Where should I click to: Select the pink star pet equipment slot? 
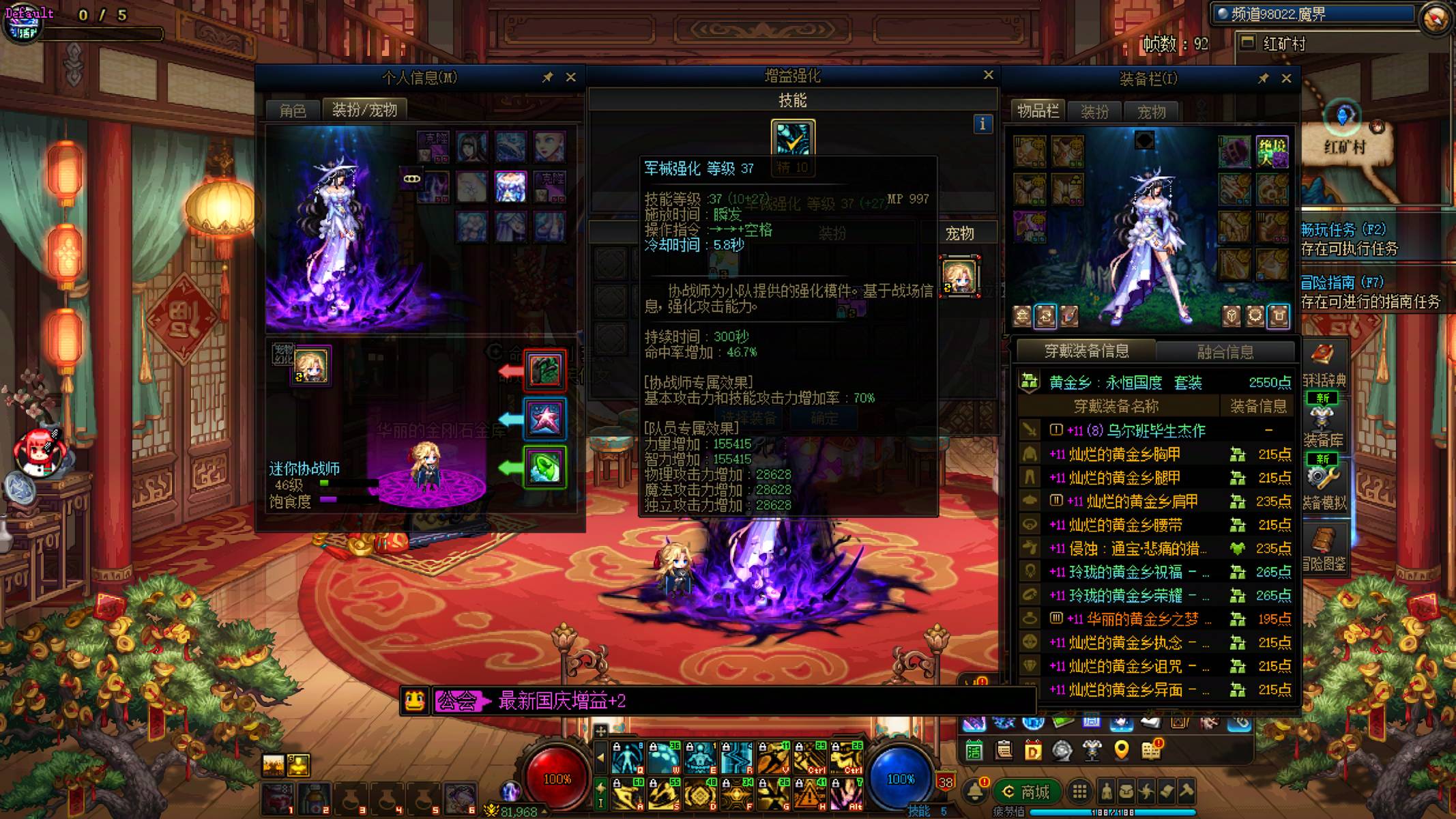[544, 418]
